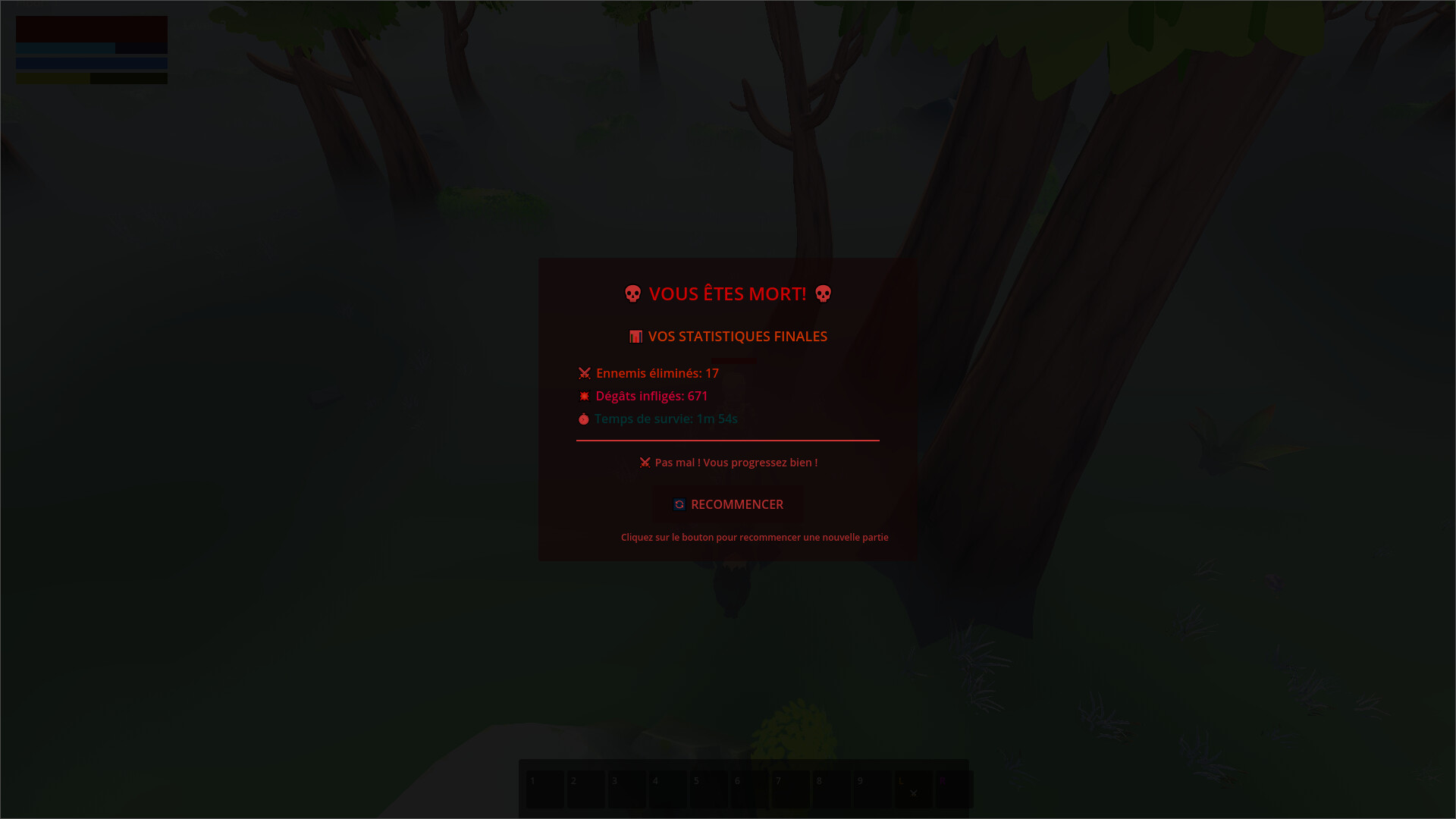The image size is (1456, 819).
Task: Select the crossed swords icon next to Ennemis éliminés
Action: pyautogui.click(x=584, y=373)
